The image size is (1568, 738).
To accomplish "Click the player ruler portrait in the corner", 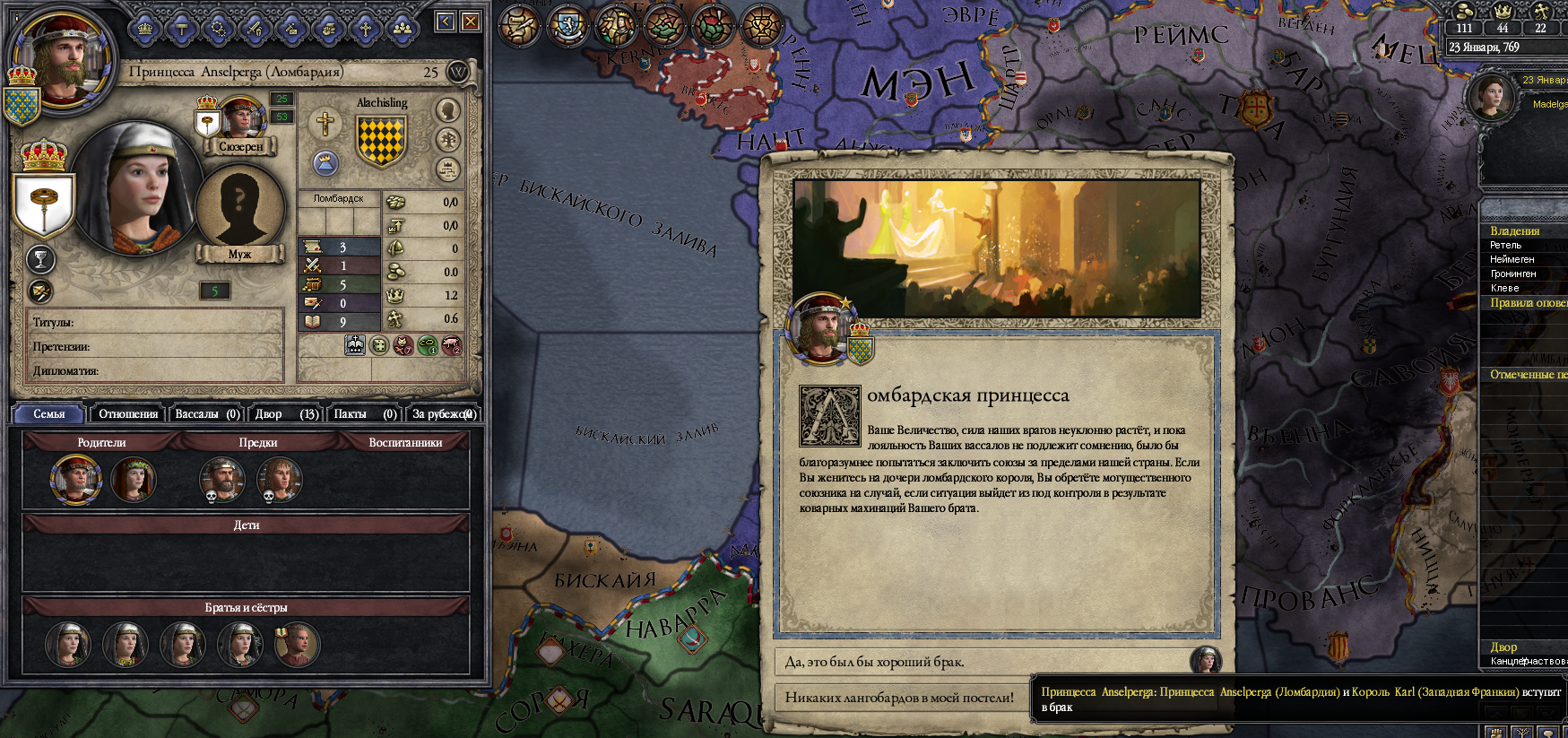I will coord(63,56).
